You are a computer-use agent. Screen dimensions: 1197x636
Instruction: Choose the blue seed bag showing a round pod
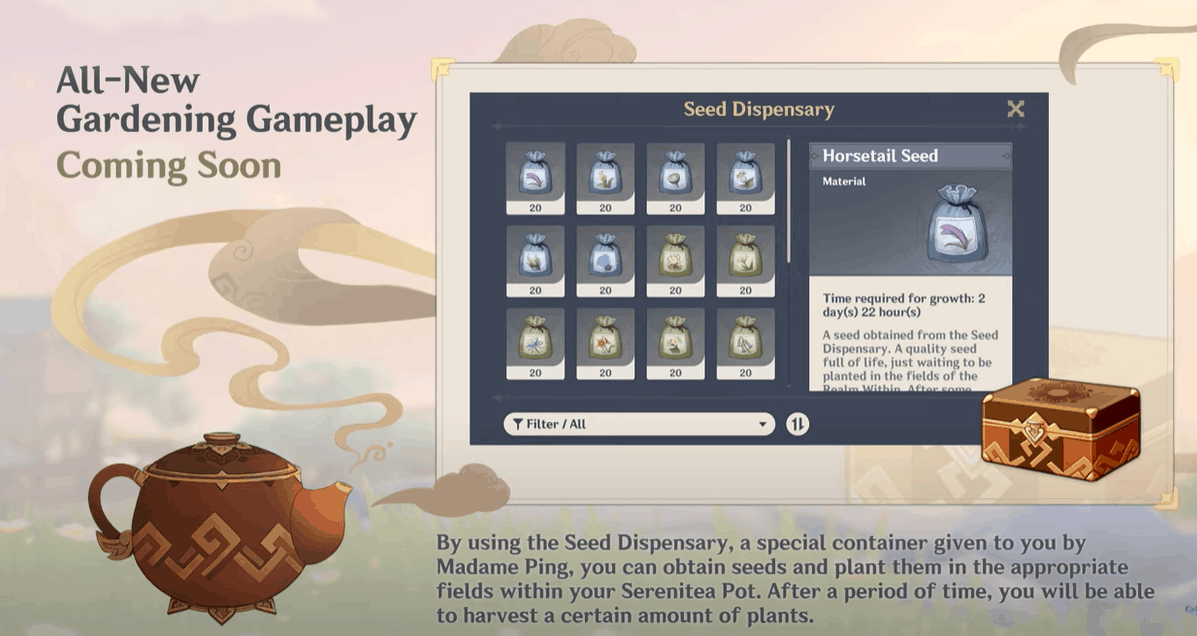(675, 177)
